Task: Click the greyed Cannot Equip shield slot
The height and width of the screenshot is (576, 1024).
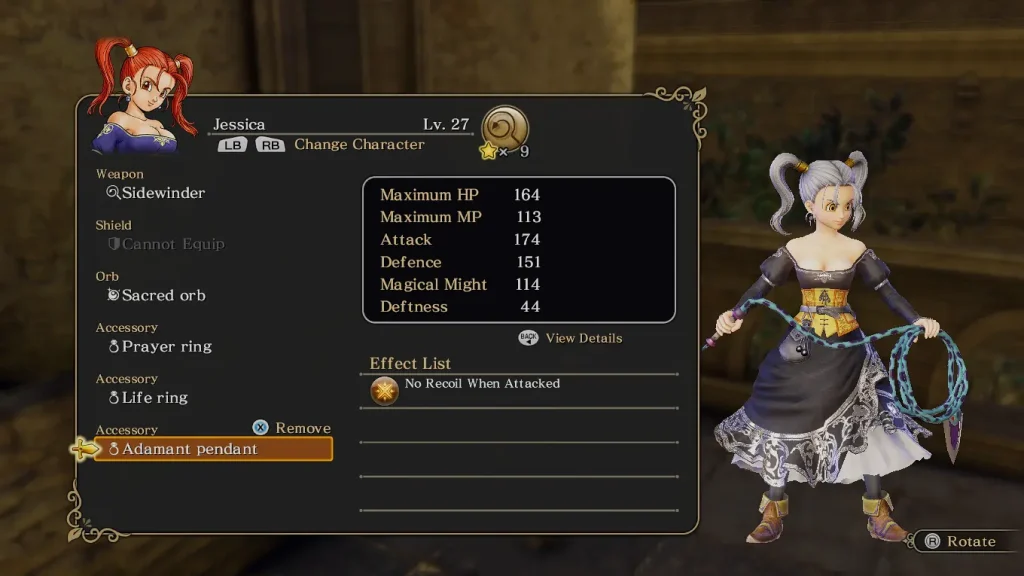Action: tap(173, 244)
